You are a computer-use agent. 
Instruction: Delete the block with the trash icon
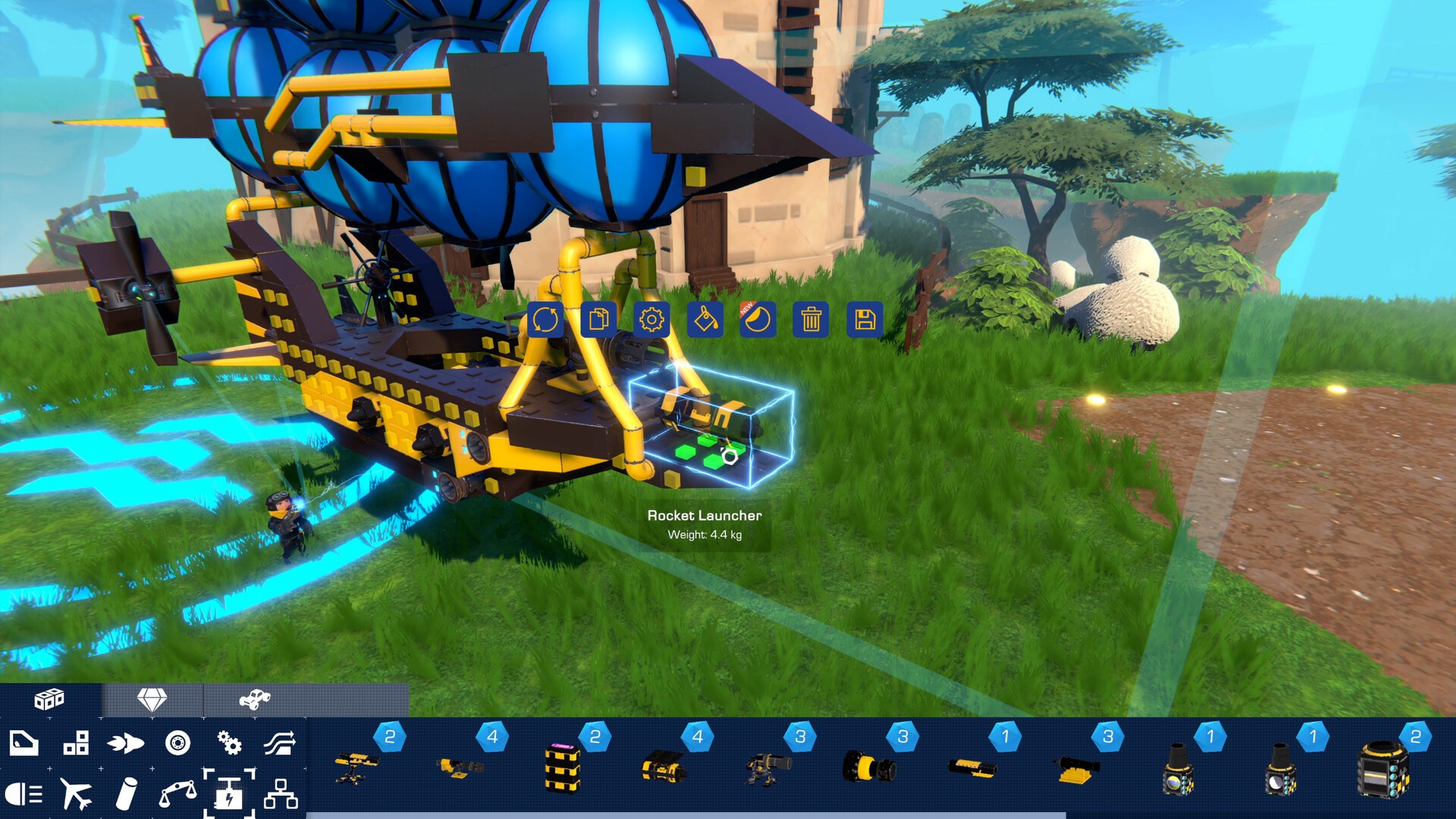point(810,321)
